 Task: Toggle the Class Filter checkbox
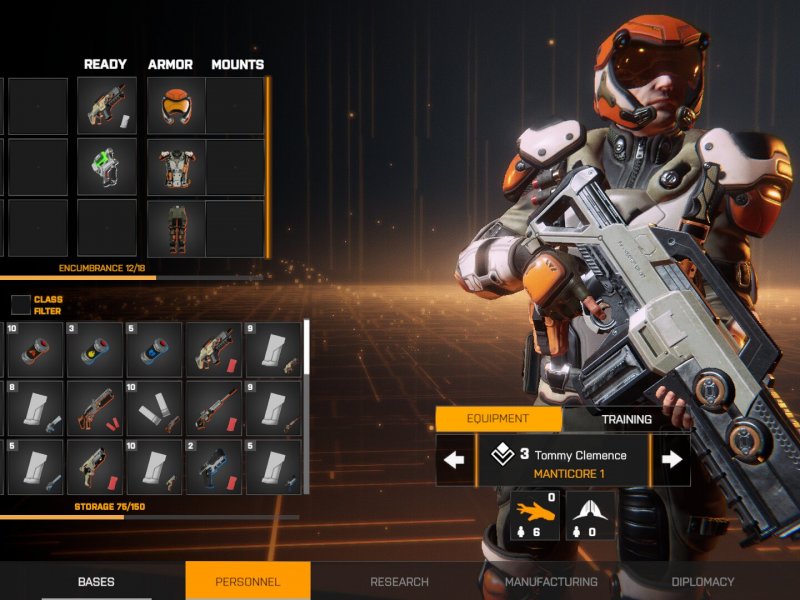point(21,304)
